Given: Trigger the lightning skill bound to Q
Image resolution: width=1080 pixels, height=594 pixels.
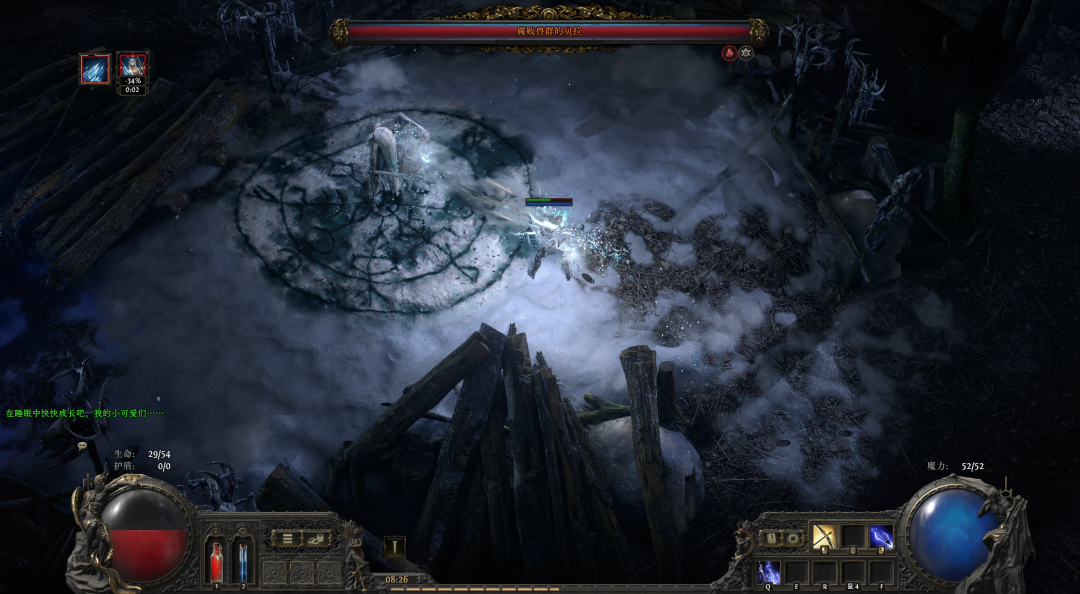Looking at the screenshot, I should tap(769, 572).
